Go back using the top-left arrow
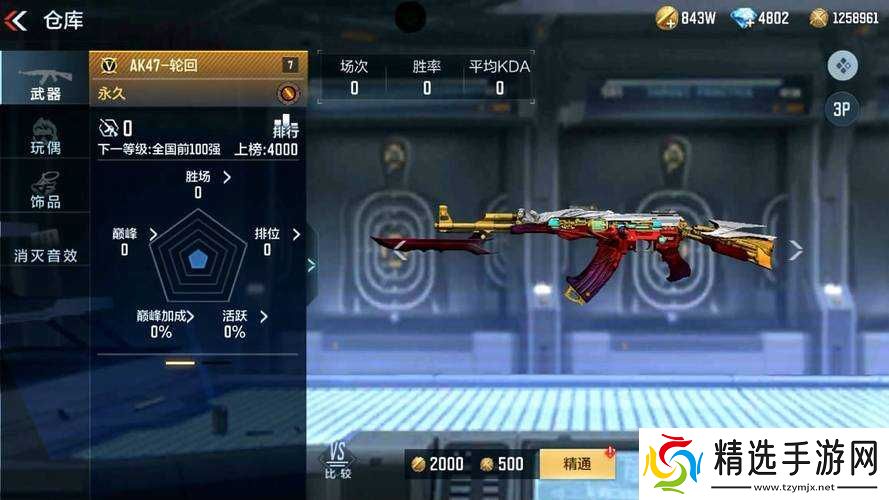This screenshot has width=889, height=500. [16, 20]
